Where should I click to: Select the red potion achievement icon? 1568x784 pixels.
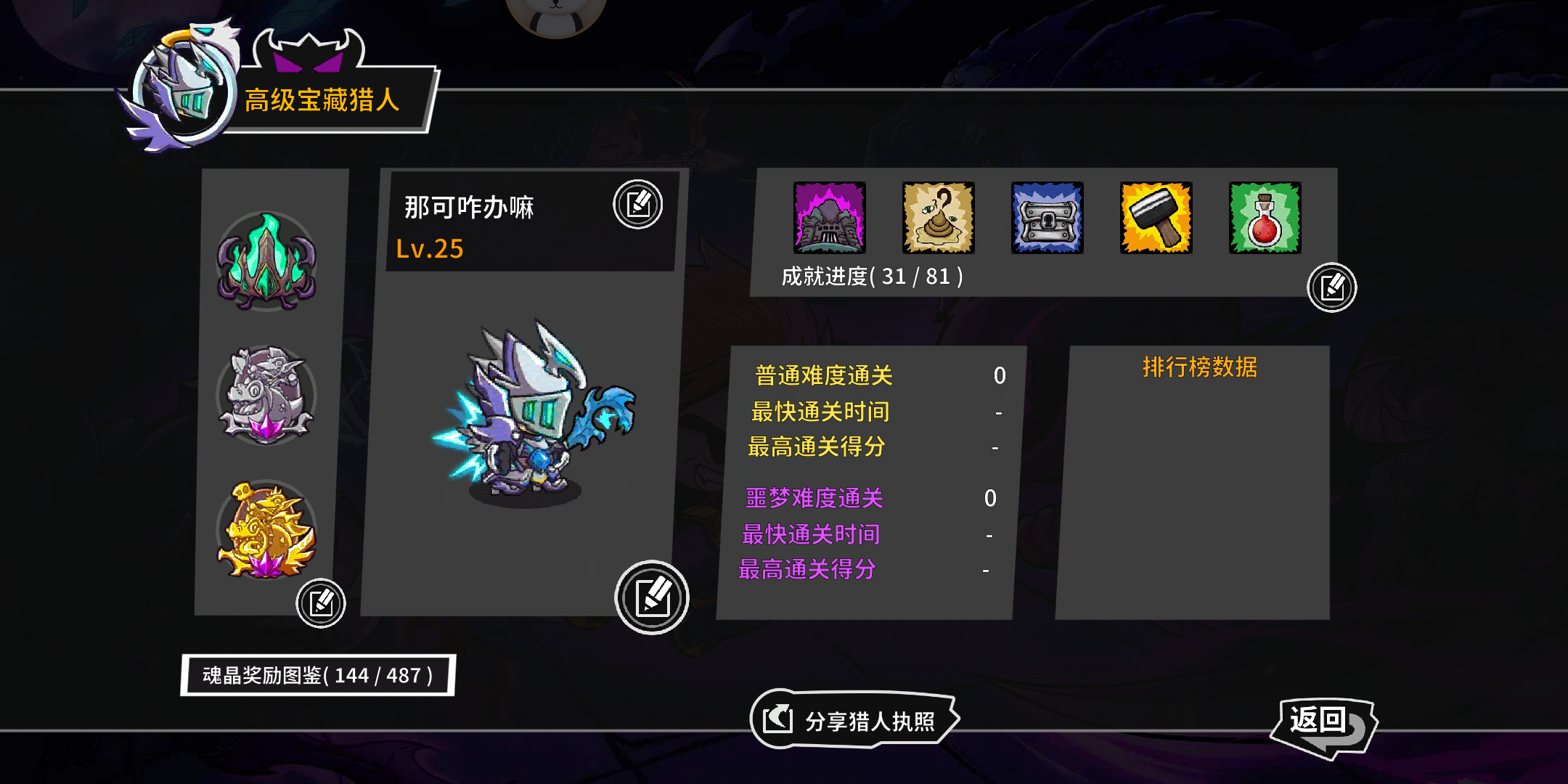pos(1263,220)
